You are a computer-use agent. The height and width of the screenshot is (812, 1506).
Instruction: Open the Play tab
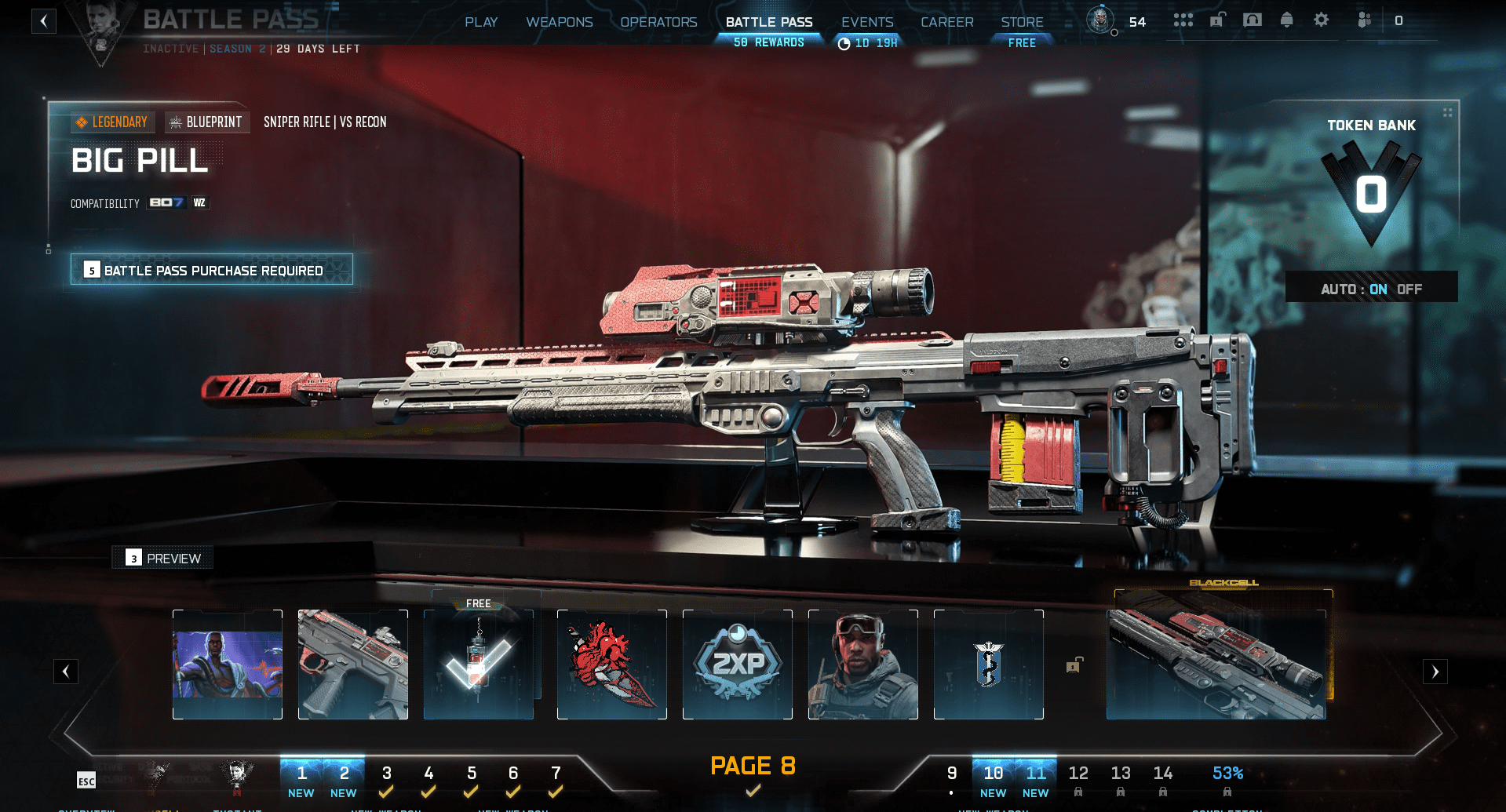481,22
